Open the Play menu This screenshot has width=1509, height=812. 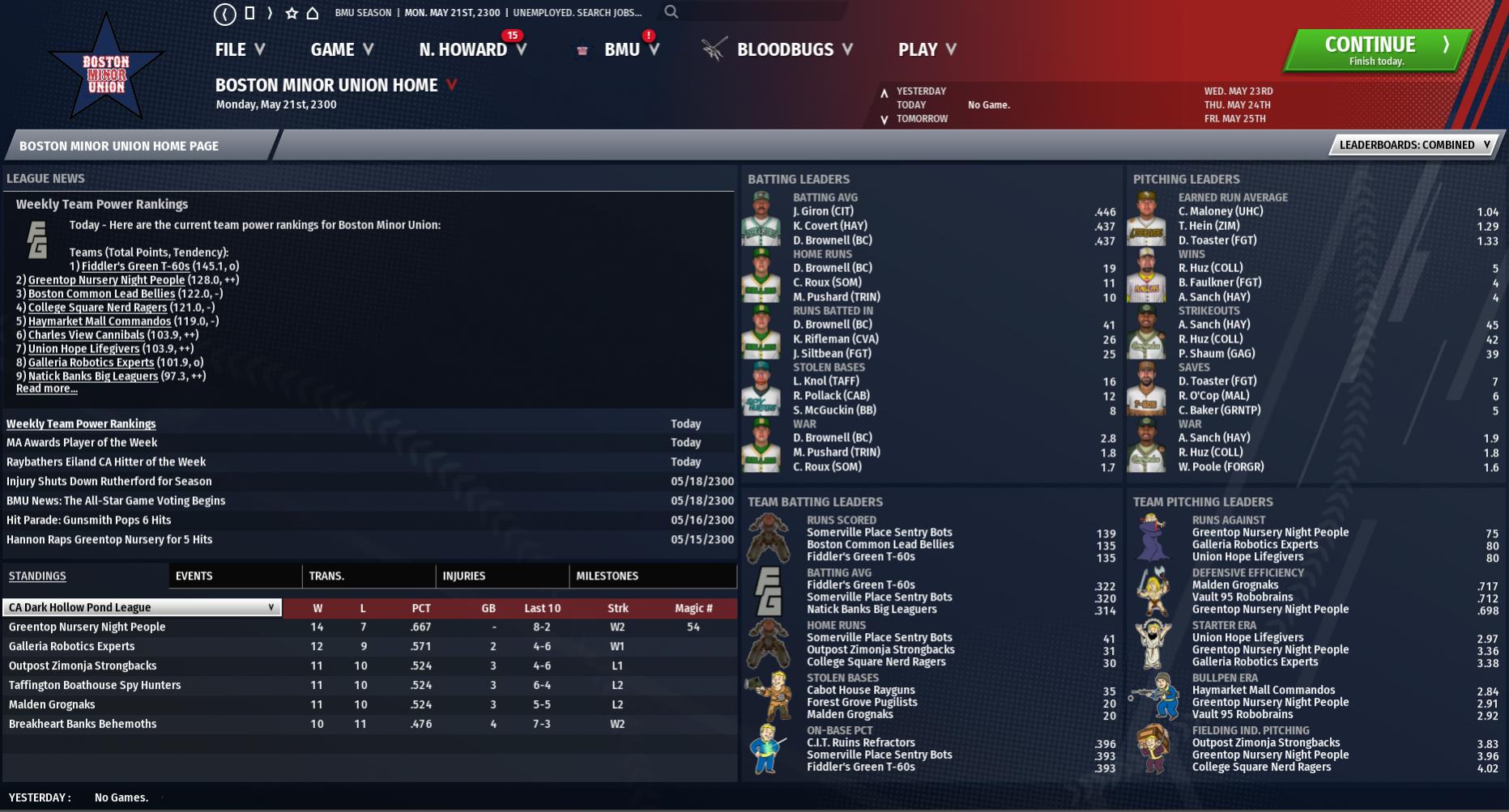(927, 50)
